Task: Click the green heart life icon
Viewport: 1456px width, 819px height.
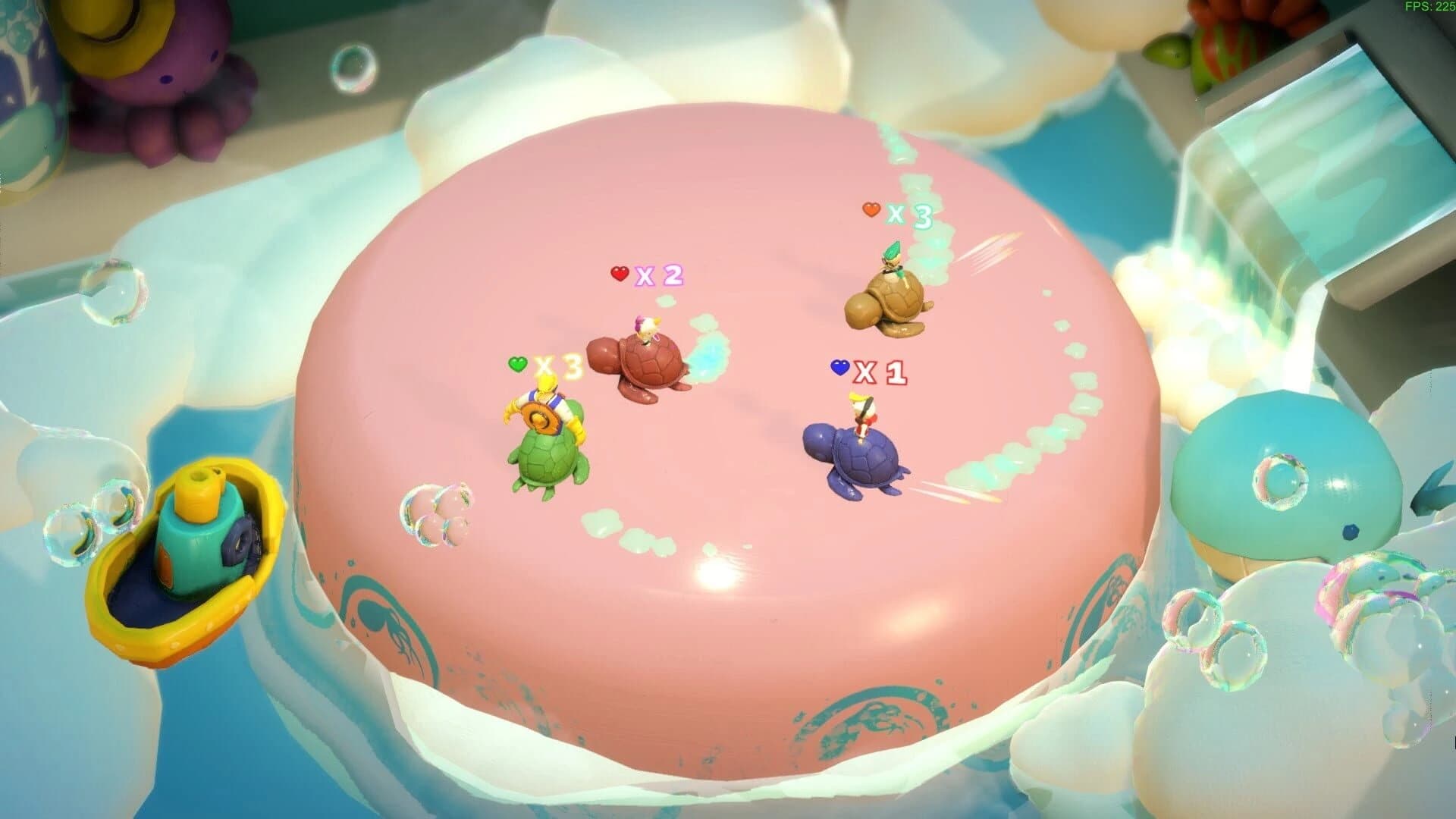Action: click(518, 364)
